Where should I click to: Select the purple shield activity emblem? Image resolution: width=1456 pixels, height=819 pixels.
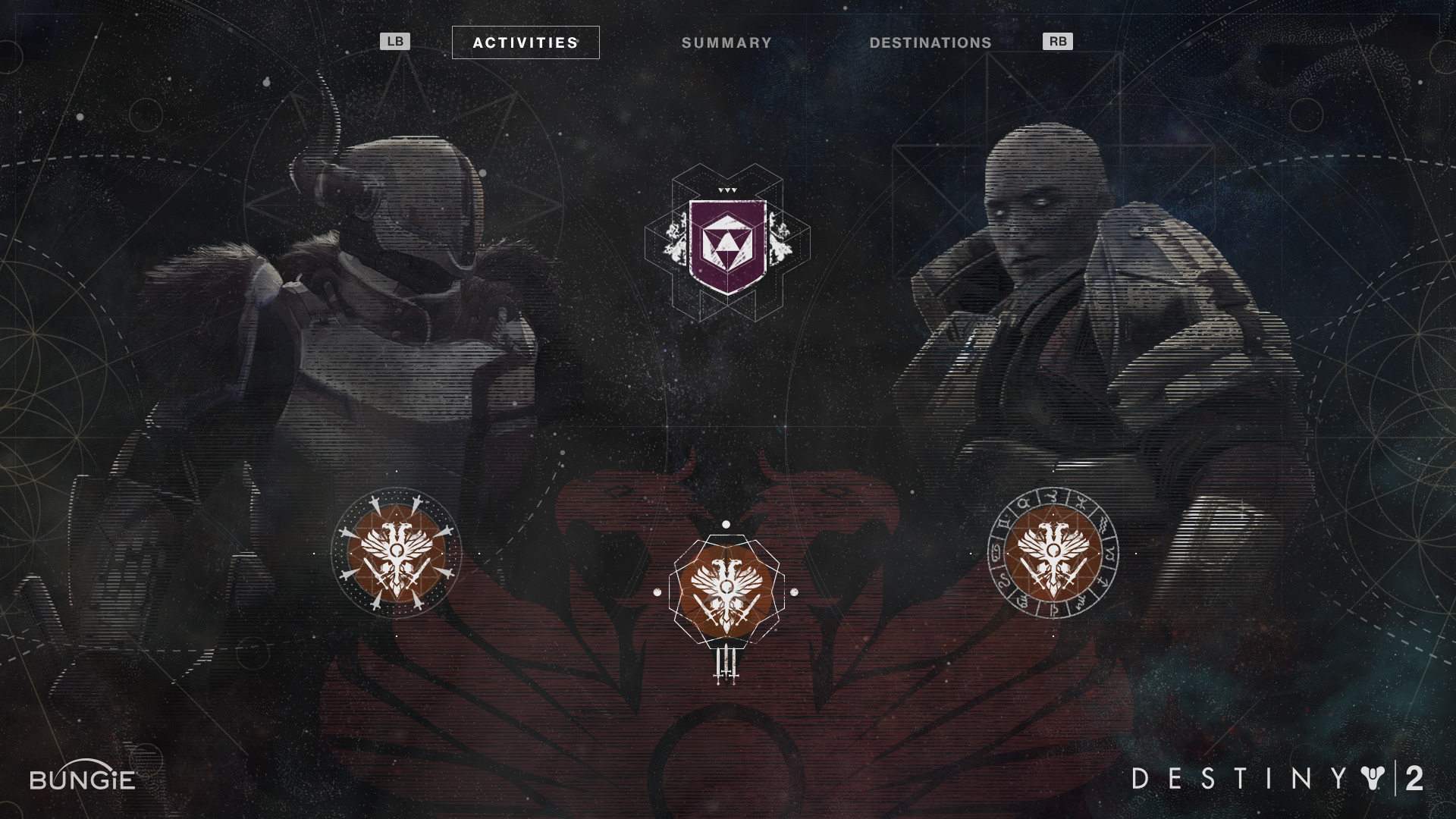(727, 246)
